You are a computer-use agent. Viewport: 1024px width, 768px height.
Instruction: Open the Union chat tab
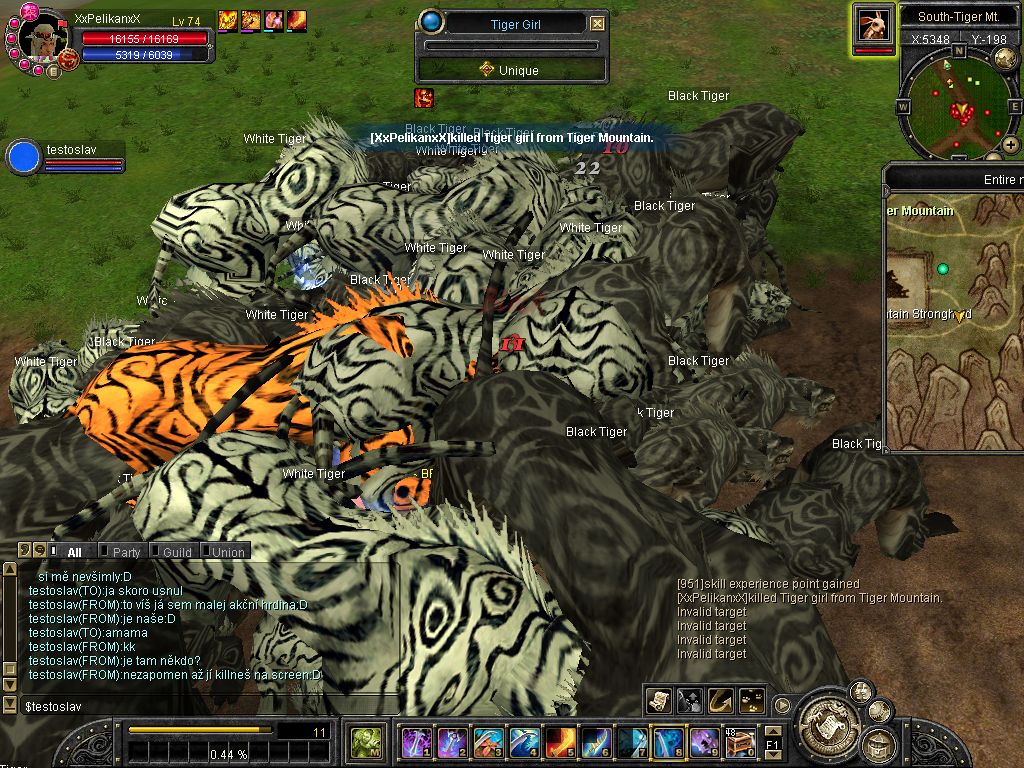pos(227,551)
